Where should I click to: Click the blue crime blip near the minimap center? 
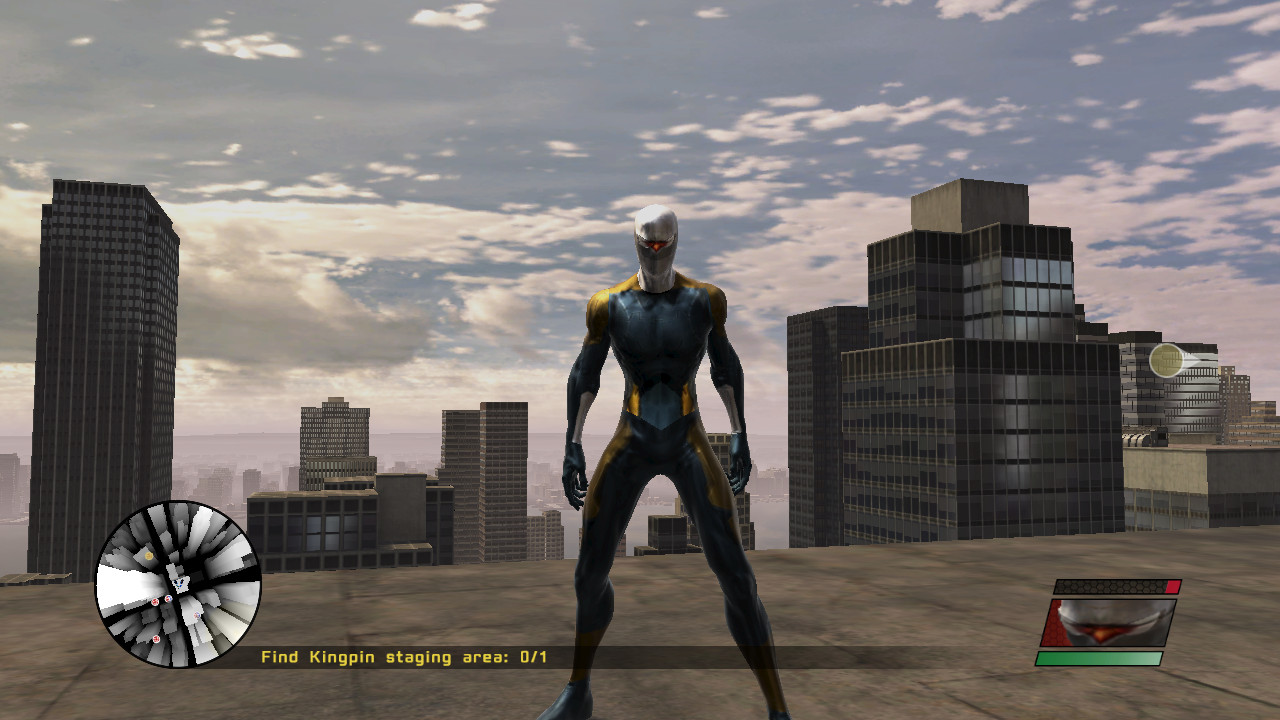point(168,599)
